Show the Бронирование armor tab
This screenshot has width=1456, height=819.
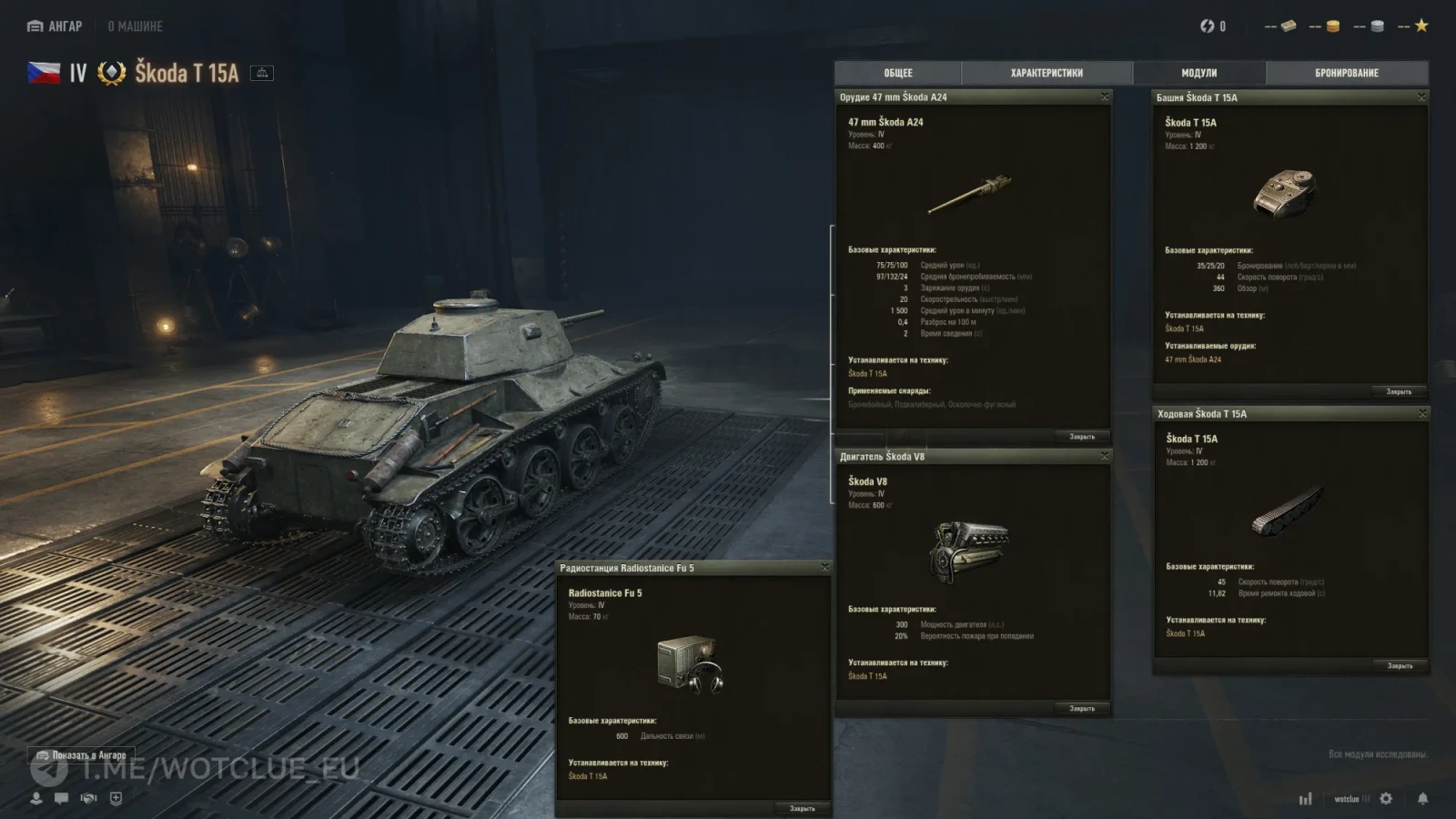1346,73
